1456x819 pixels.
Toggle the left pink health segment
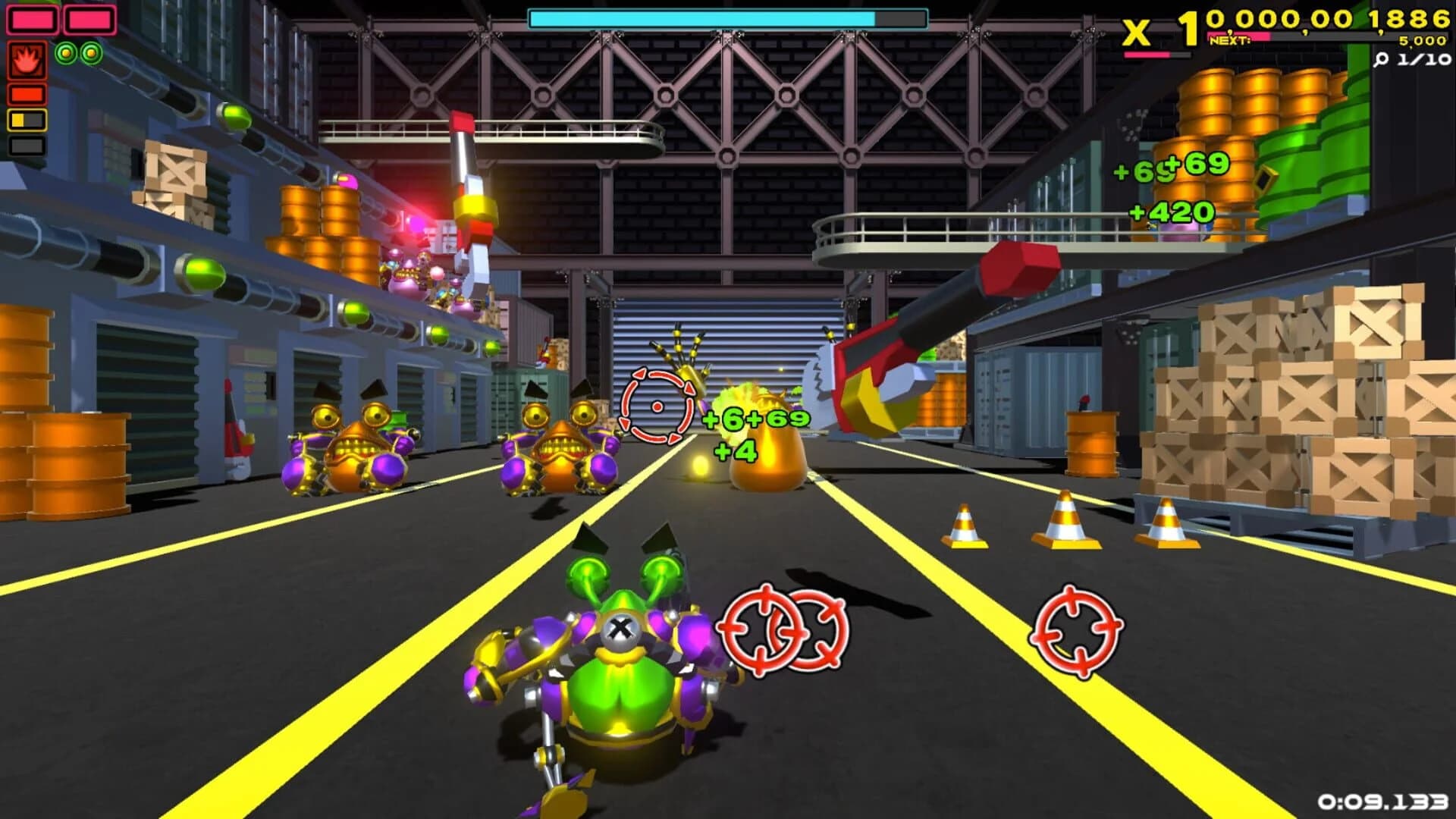pos(33,20)
